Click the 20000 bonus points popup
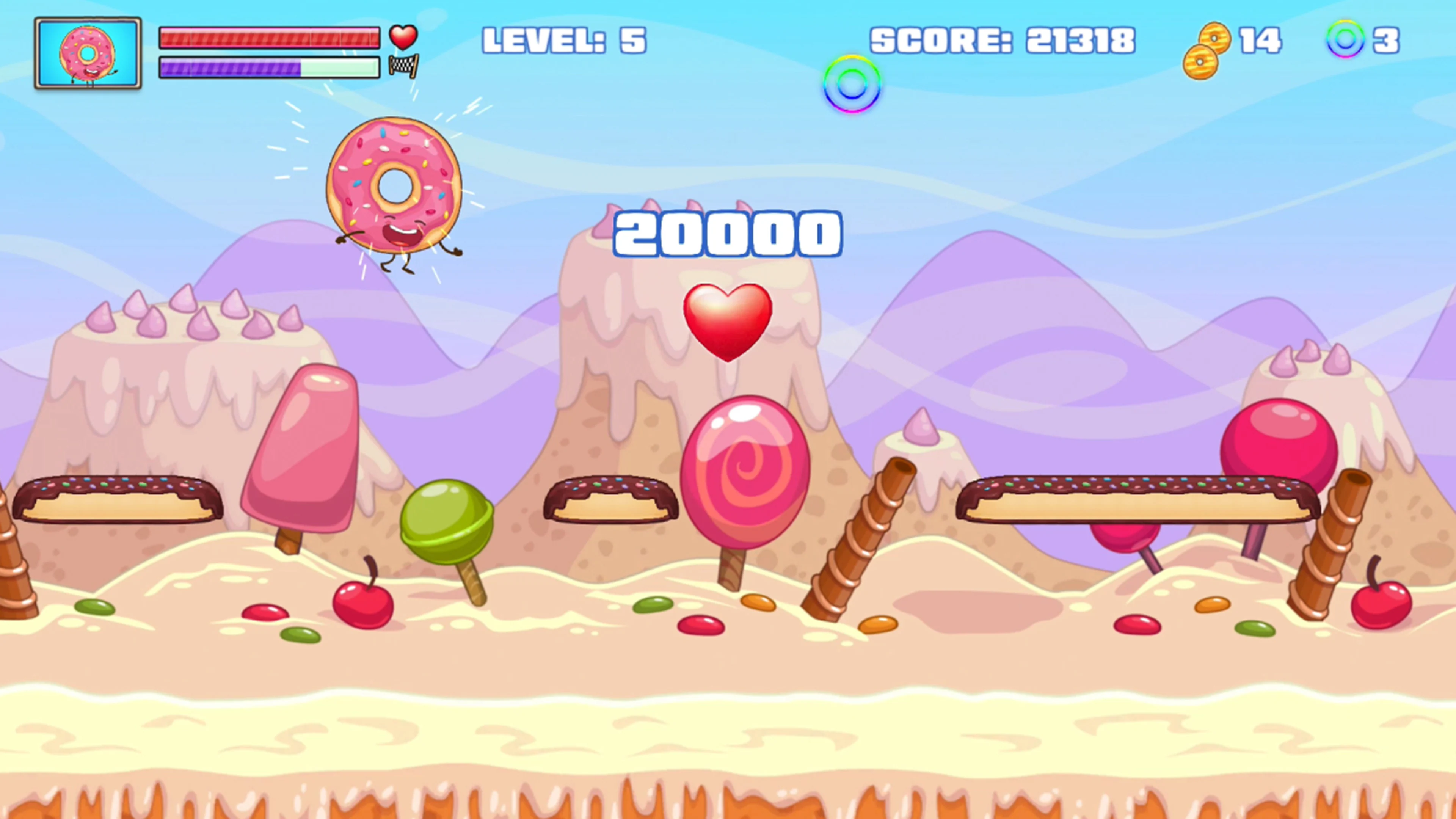Screen dimensions: 1456x819 pyautogui.click(x=727, y=234)
